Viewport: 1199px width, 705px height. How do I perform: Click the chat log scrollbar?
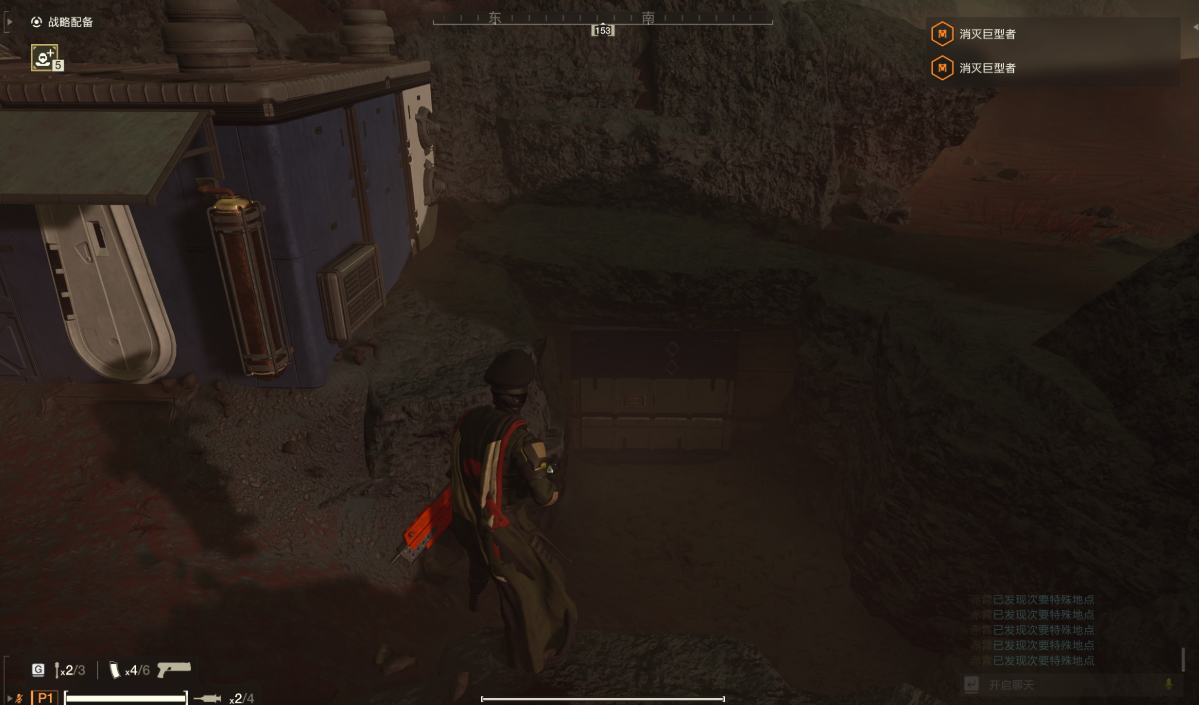[x=1183, y=659]
